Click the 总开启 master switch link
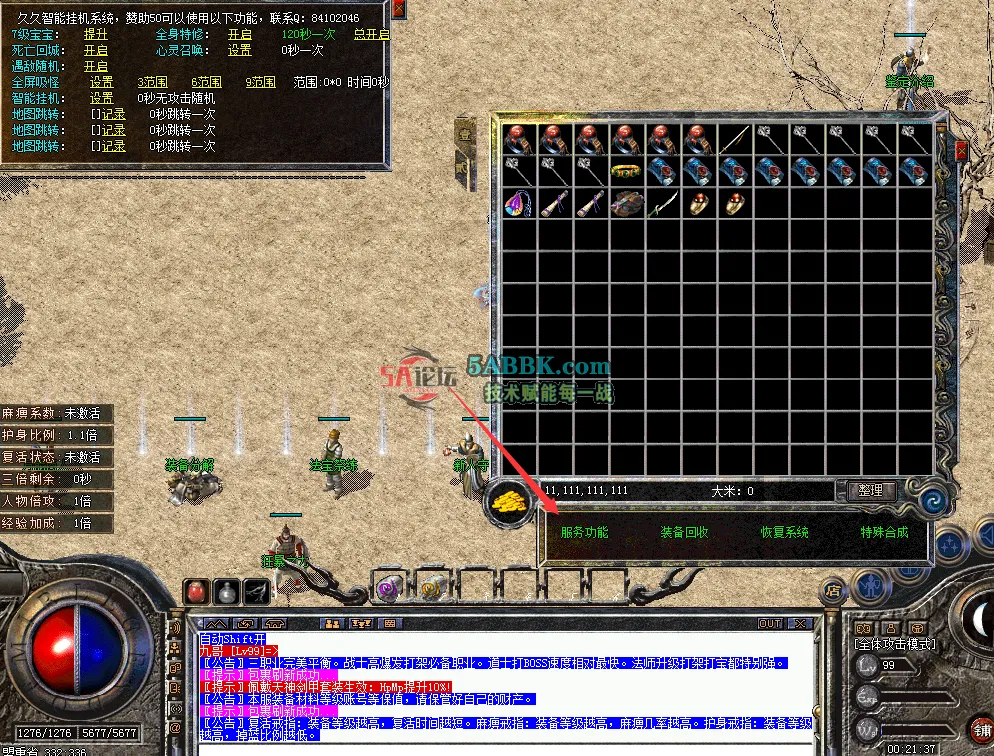Image resolution: width=994 pixels, height=756 pixels. click(x=372, y=34)
